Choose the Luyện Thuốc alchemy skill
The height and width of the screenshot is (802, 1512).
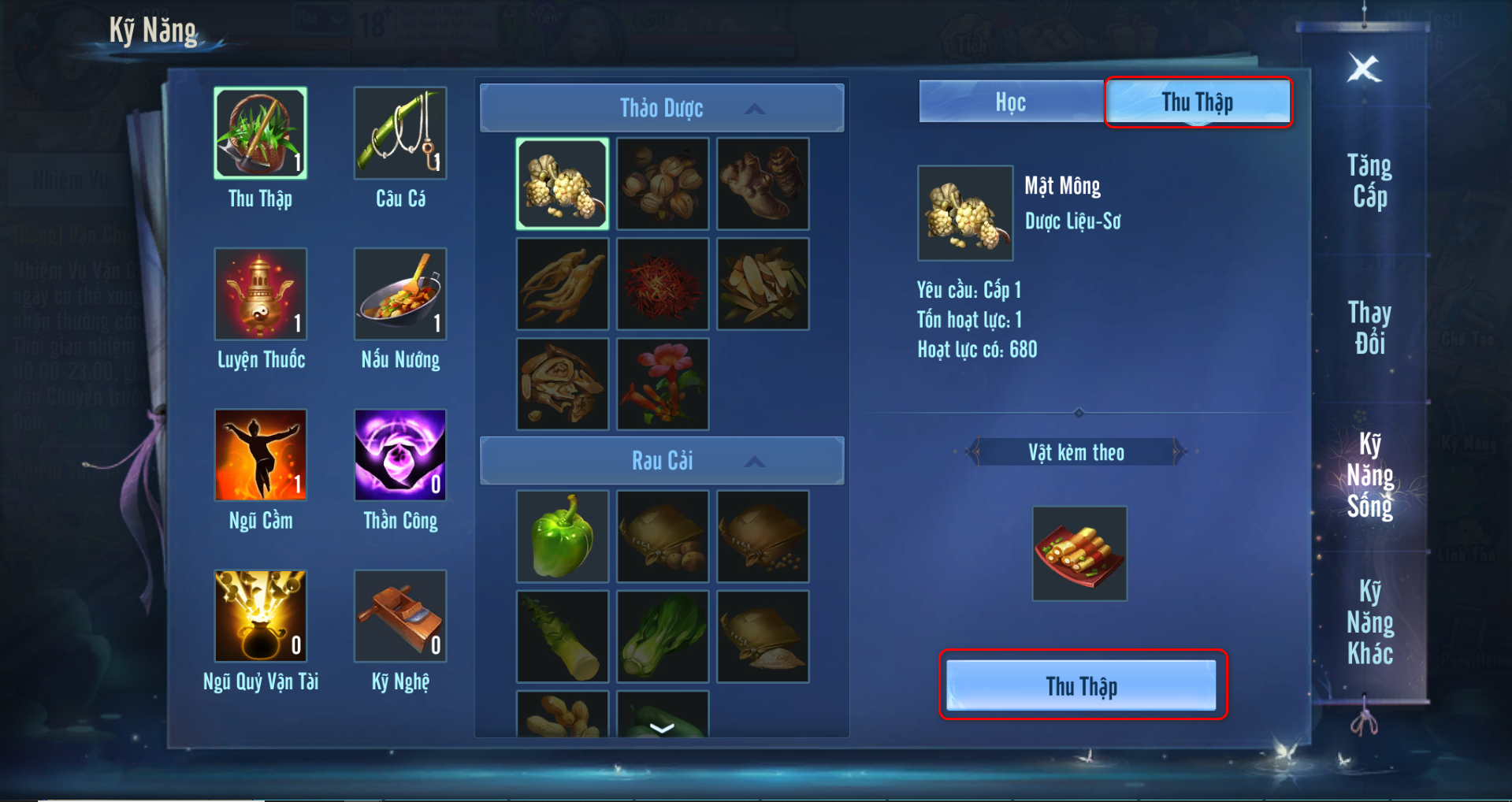click(x=261, y=295)
